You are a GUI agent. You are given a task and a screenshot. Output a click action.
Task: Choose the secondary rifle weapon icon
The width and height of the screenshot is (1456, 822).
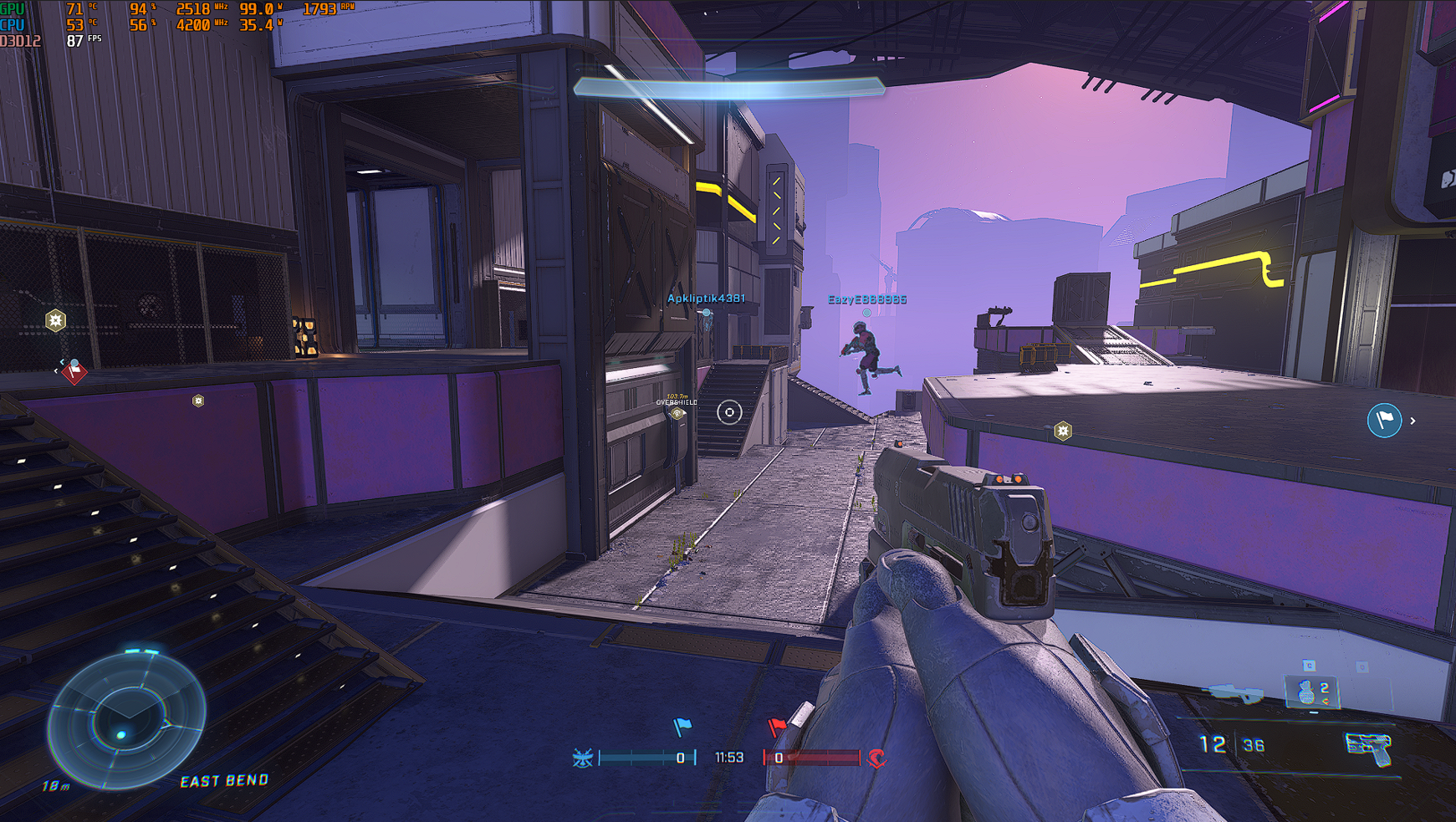(x=1232, y=693)
